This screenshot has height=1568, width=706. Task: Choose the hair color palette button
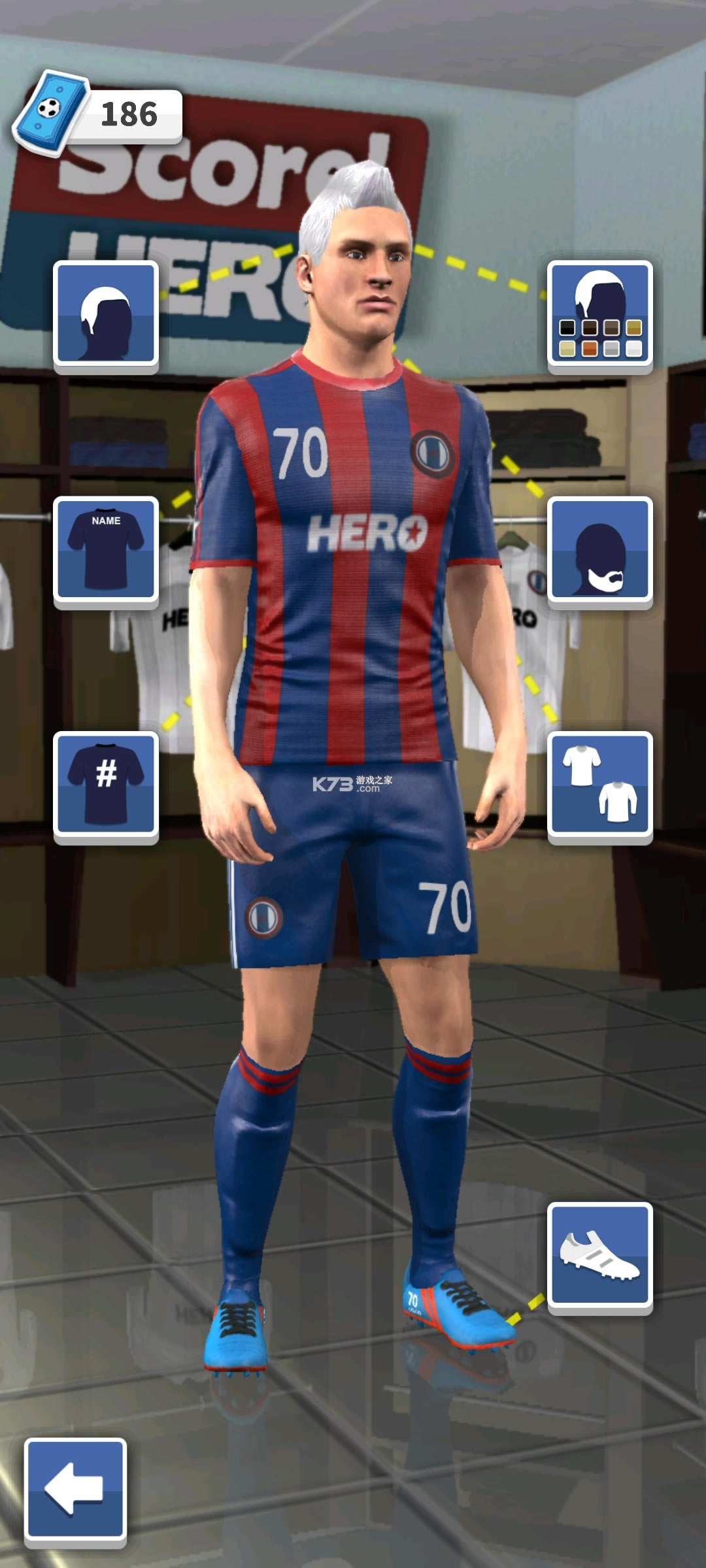(599, 313)
